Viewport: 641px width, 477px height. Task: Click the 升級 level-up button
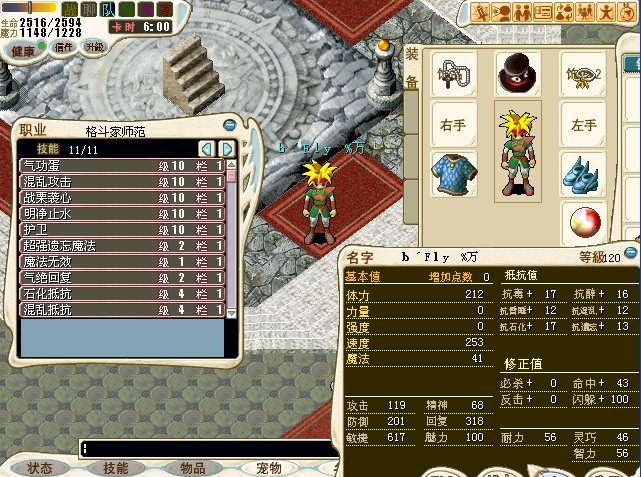(93, 47)
